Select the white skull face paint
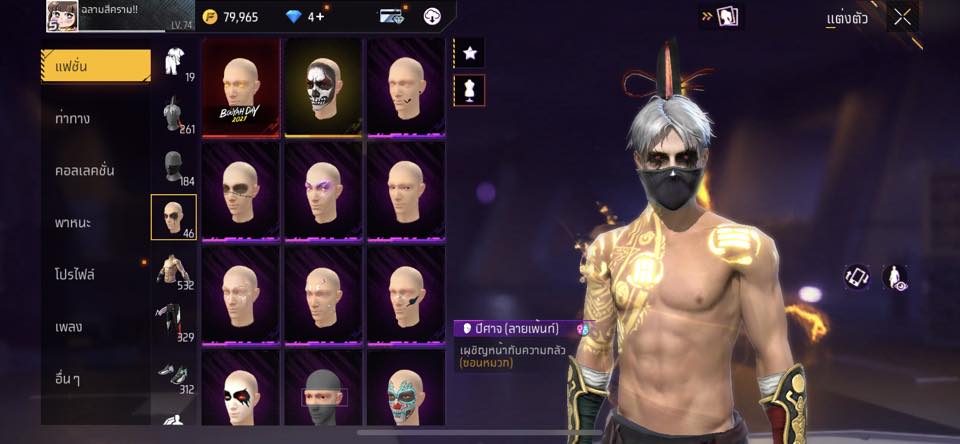The height and width of the screenshot is (444, 960). (323, 87)
